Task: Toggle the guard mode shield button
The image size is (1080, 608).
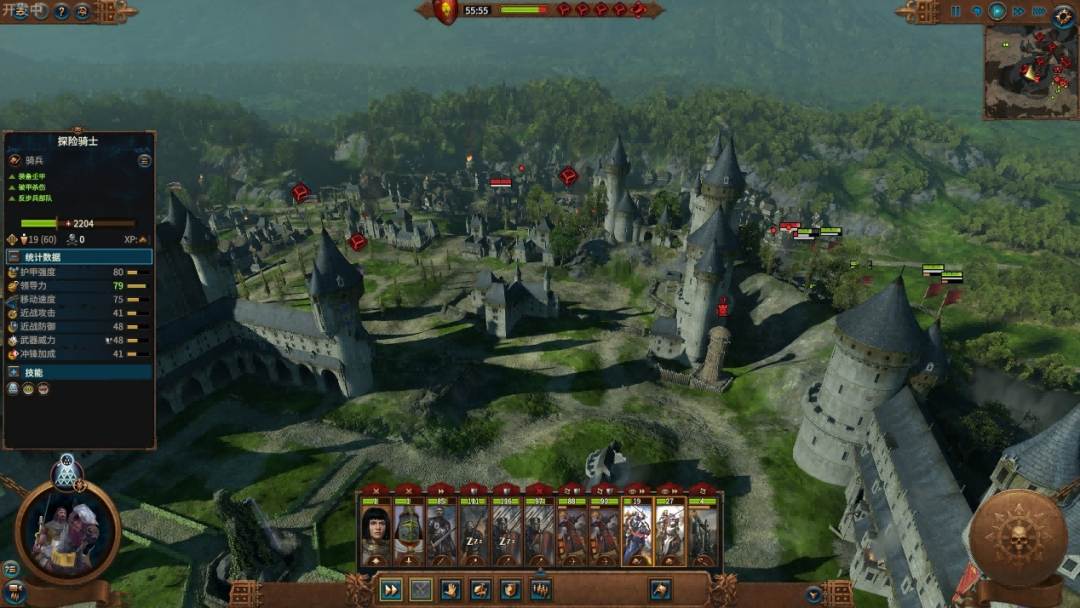Action: point(510,590)
